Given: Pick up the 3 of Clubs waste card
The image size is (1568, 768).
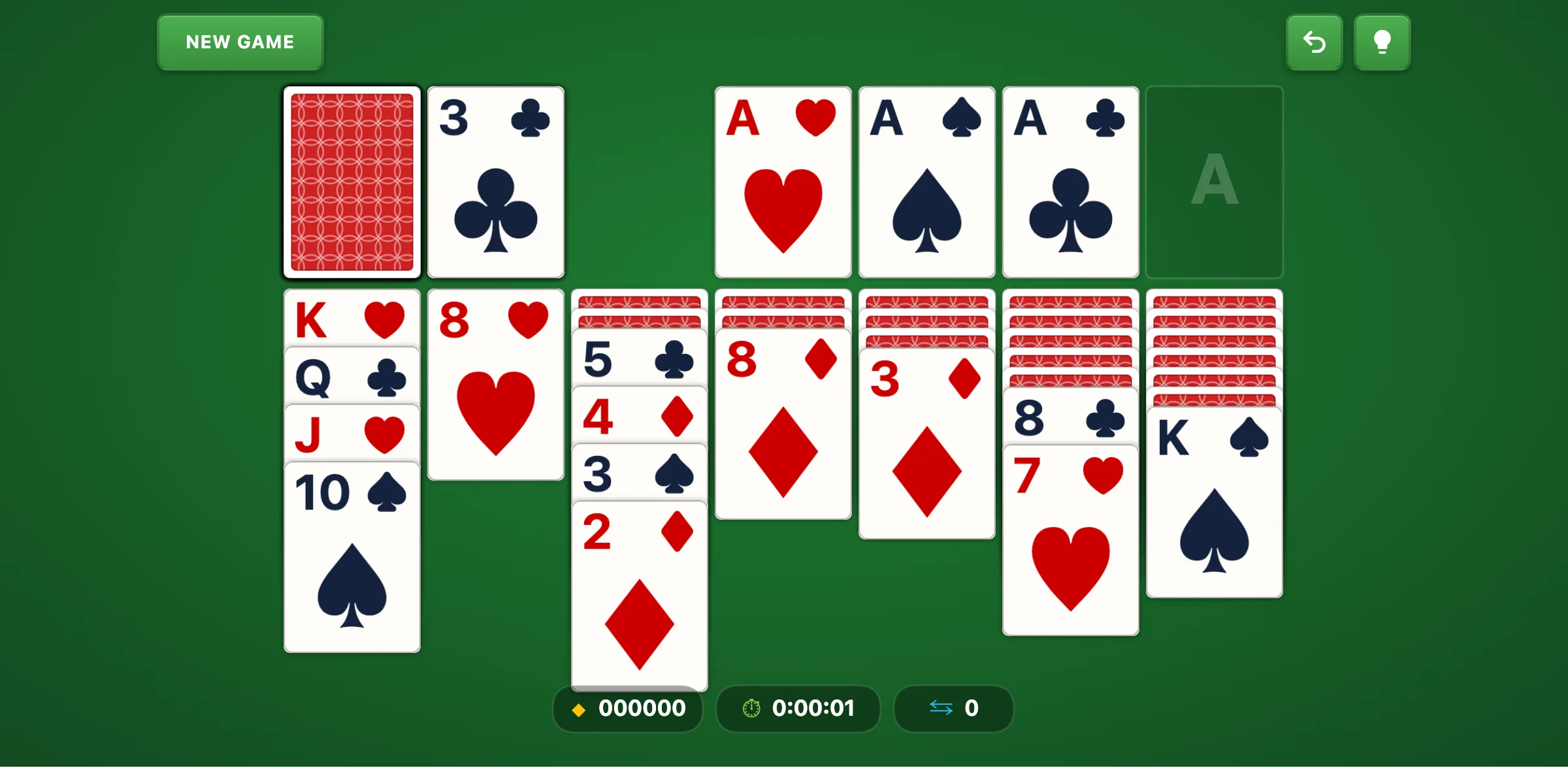Looking at the screenshot, I should coord(495,183).
